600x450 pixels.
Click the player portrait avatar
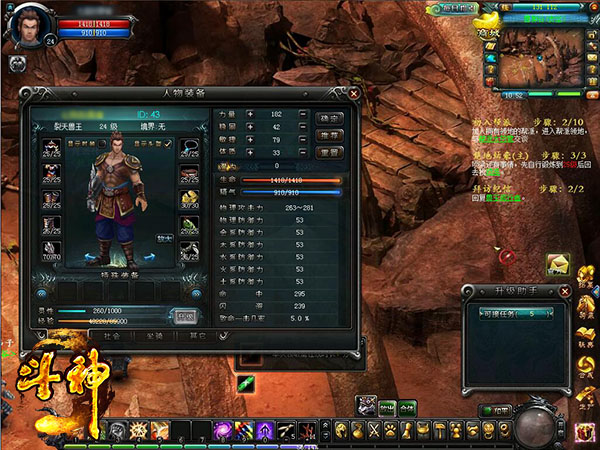click(x=27, y=26)
